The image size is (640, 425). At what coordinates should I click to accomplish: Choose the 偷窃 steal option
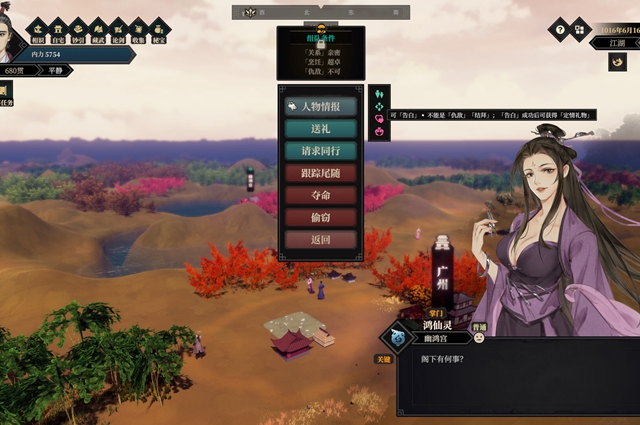tap(320, 217)
